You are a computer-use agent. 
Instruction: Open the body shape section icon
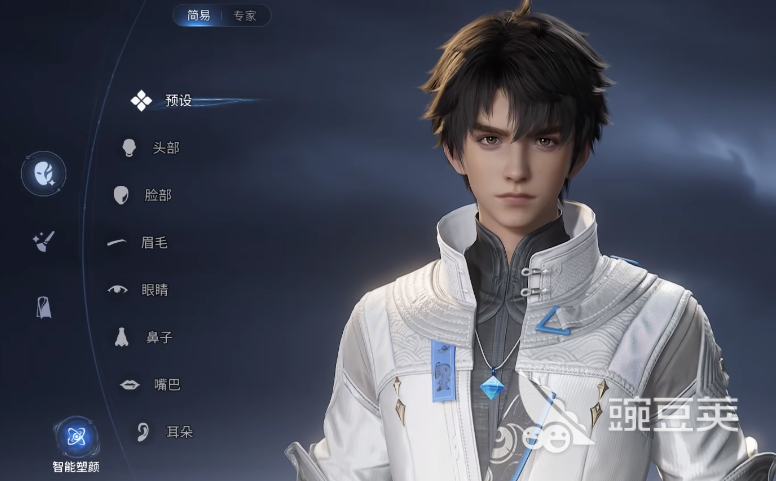[x=44, y=307]
